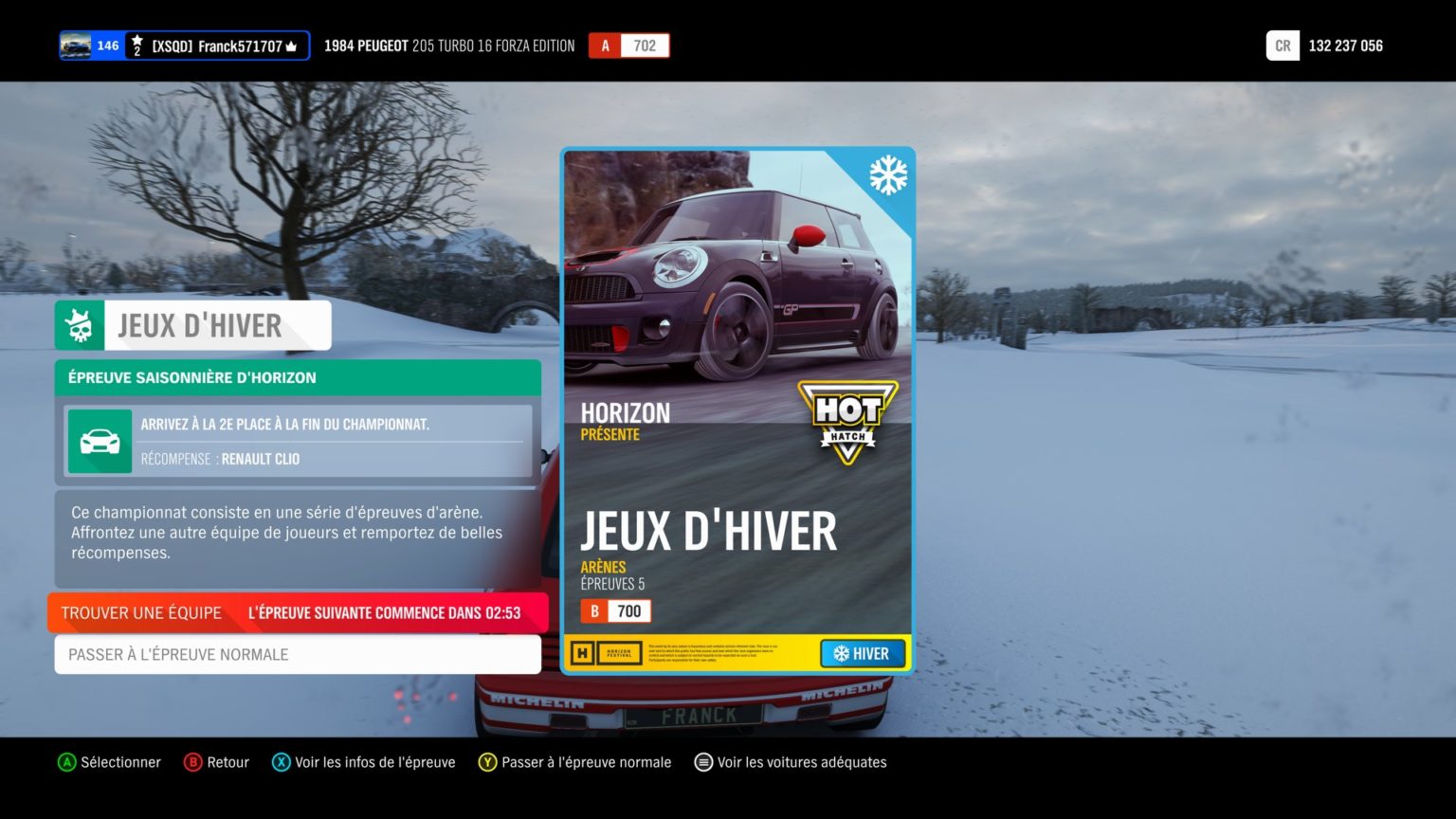Click the Sélectionner action in footer

tap(109, 762)
